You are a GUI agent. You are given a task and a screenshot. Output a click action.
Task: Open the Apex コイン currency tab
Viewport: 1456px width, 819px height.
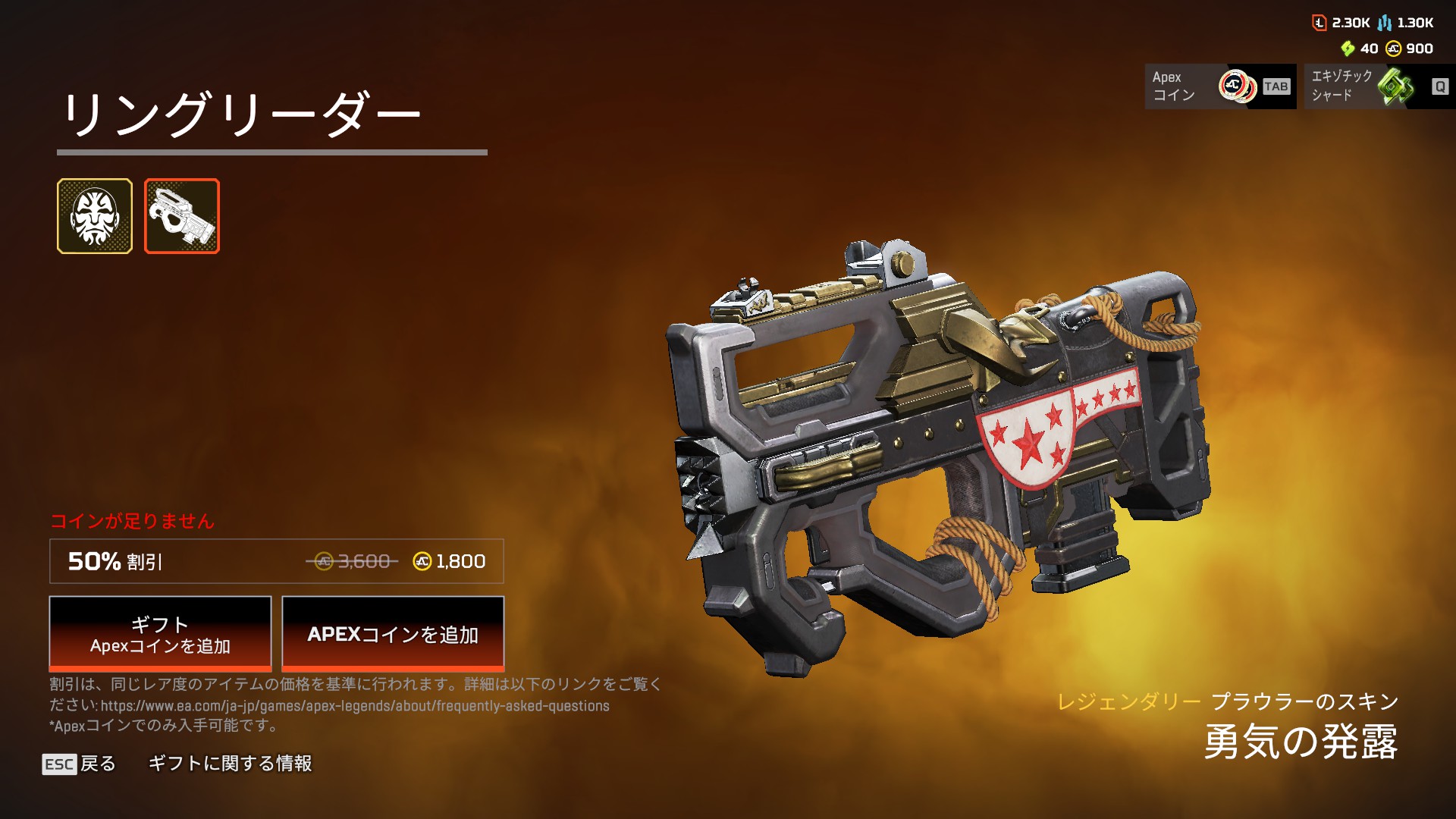coord(1220,86)
